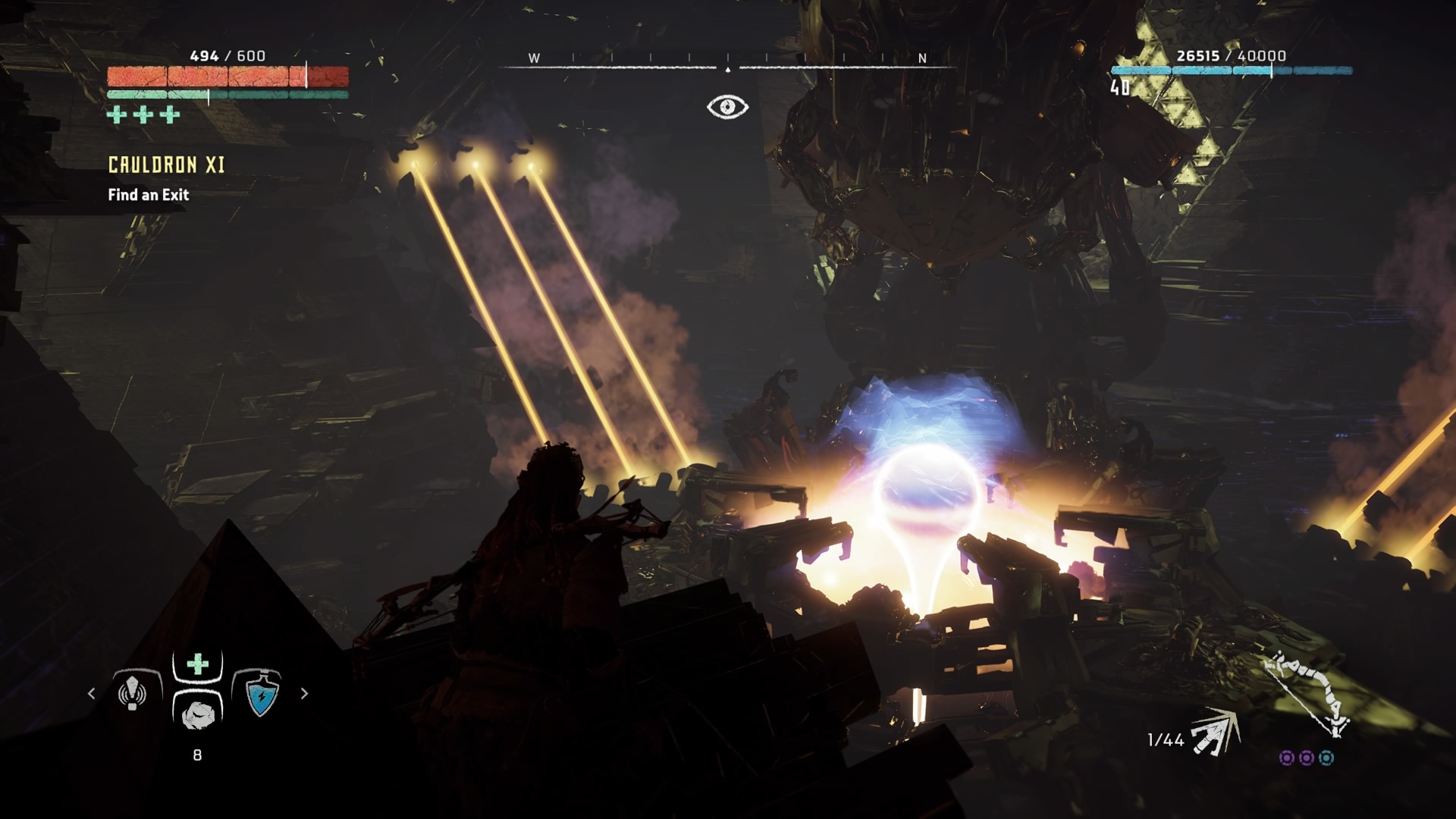
Task: Click the stealth eye visibility indicator
Action: coord(727,107)
